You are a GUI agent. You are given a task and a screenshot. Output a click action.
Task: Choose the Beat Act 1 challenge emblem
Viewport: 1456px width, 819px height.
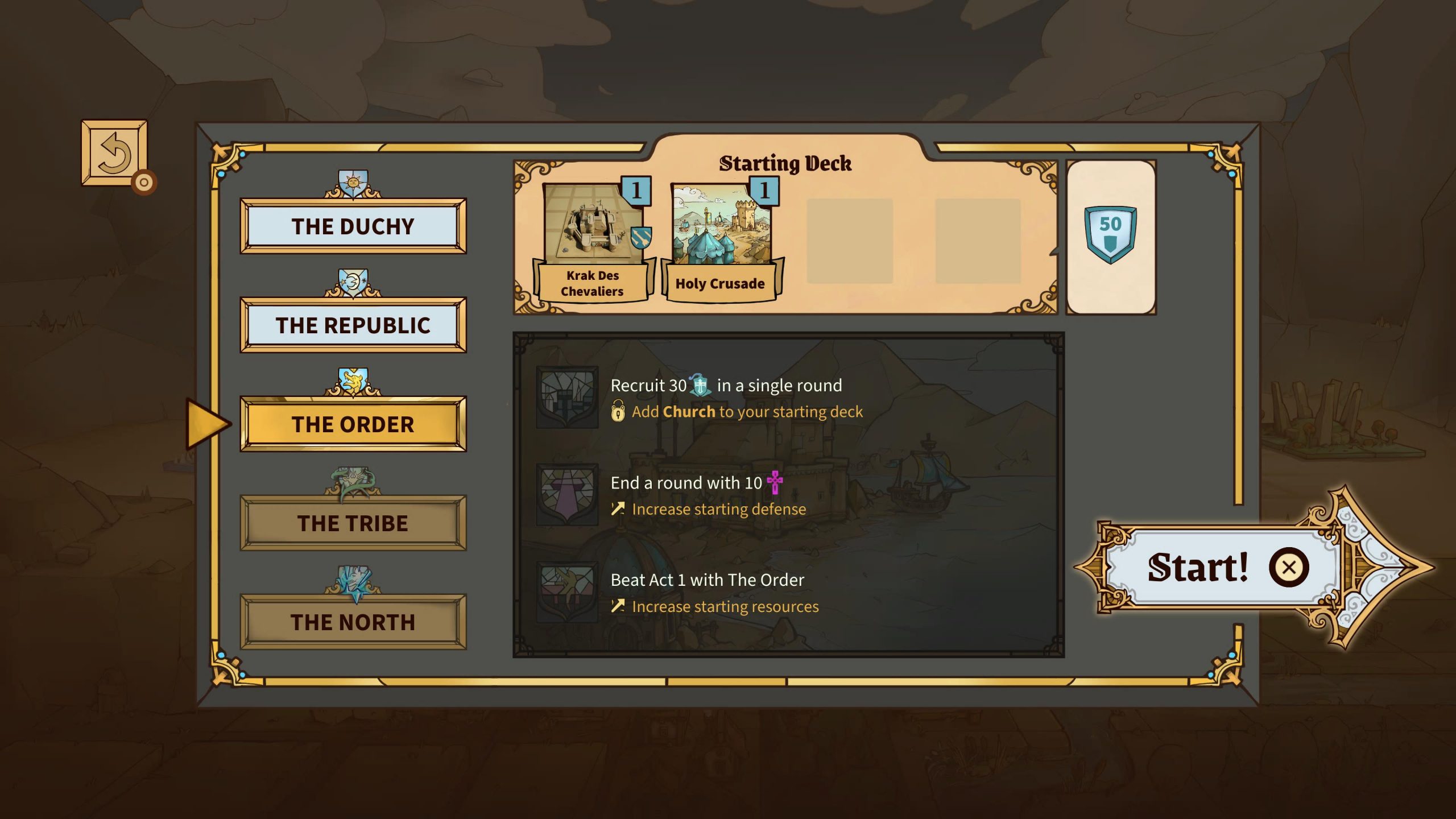(566, 591)
